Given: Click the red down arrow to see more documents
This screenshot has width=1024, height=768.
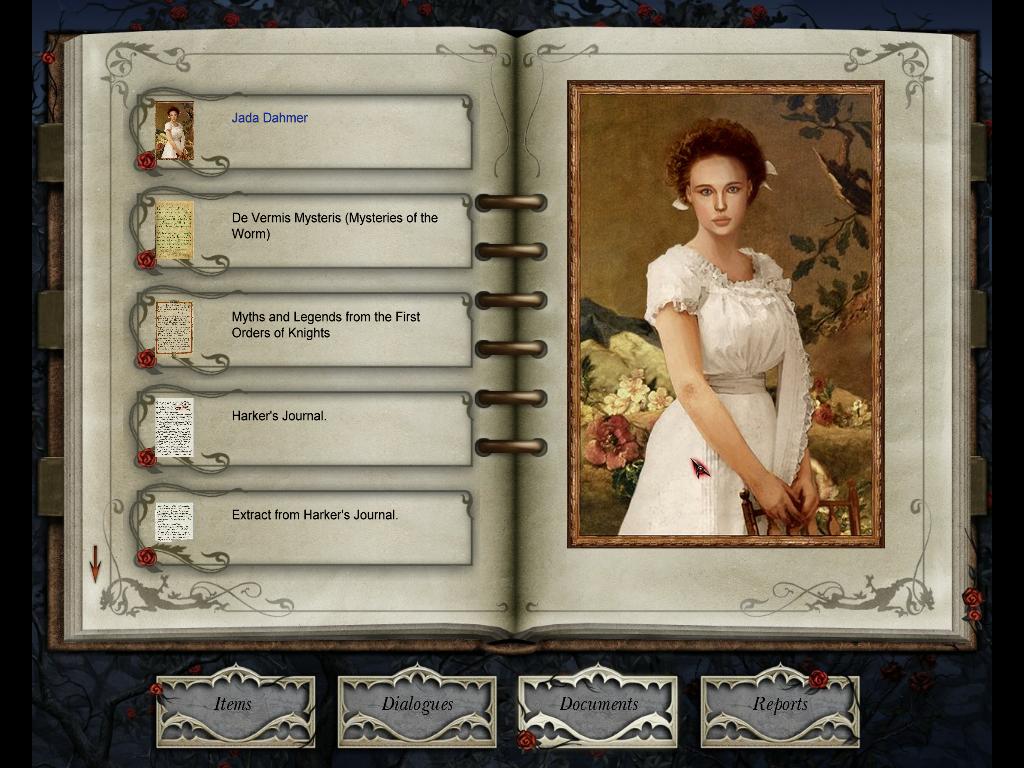Looking at the screenshot, I should tap(95, 563).
